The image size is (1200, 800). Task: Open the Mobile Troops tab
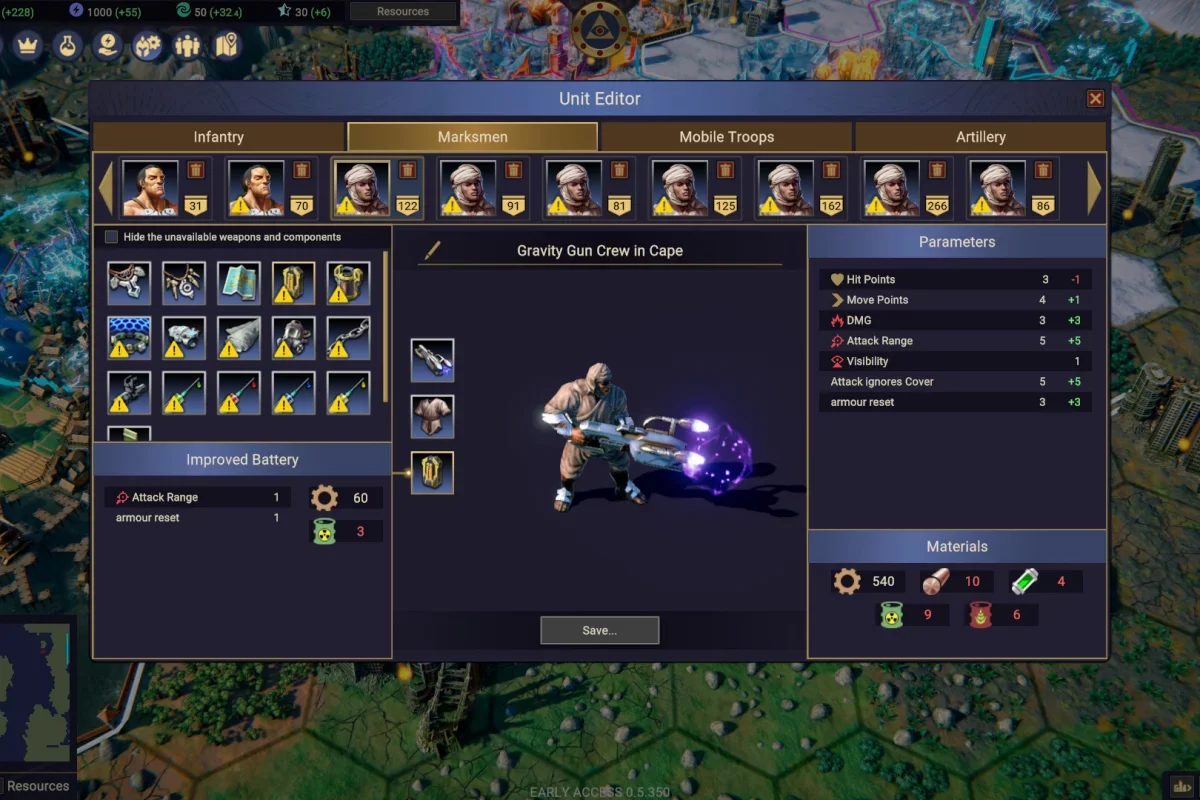(726, 137)
